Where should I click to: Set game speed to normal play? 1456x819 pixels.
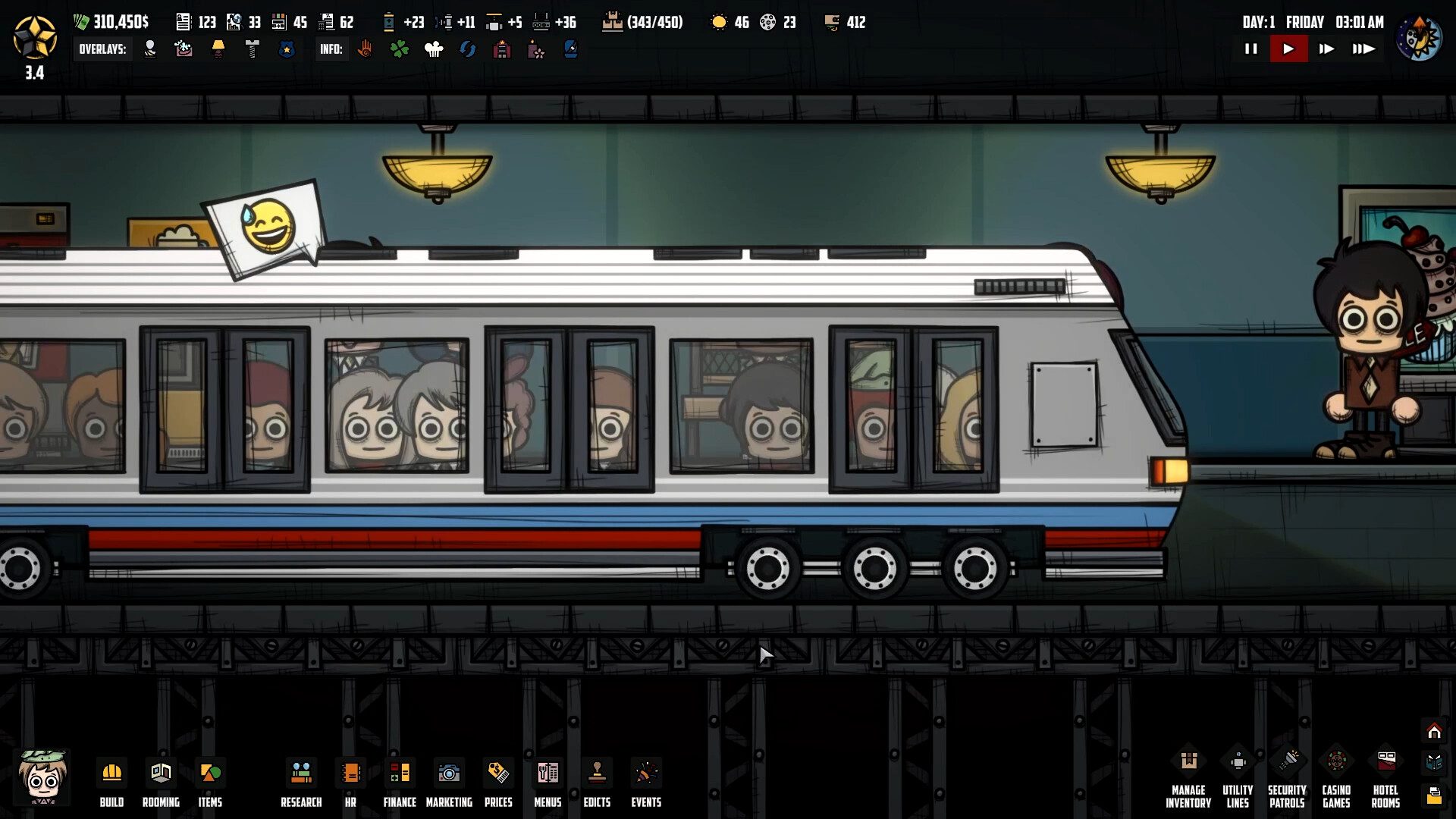click(x=1288, y=49)
